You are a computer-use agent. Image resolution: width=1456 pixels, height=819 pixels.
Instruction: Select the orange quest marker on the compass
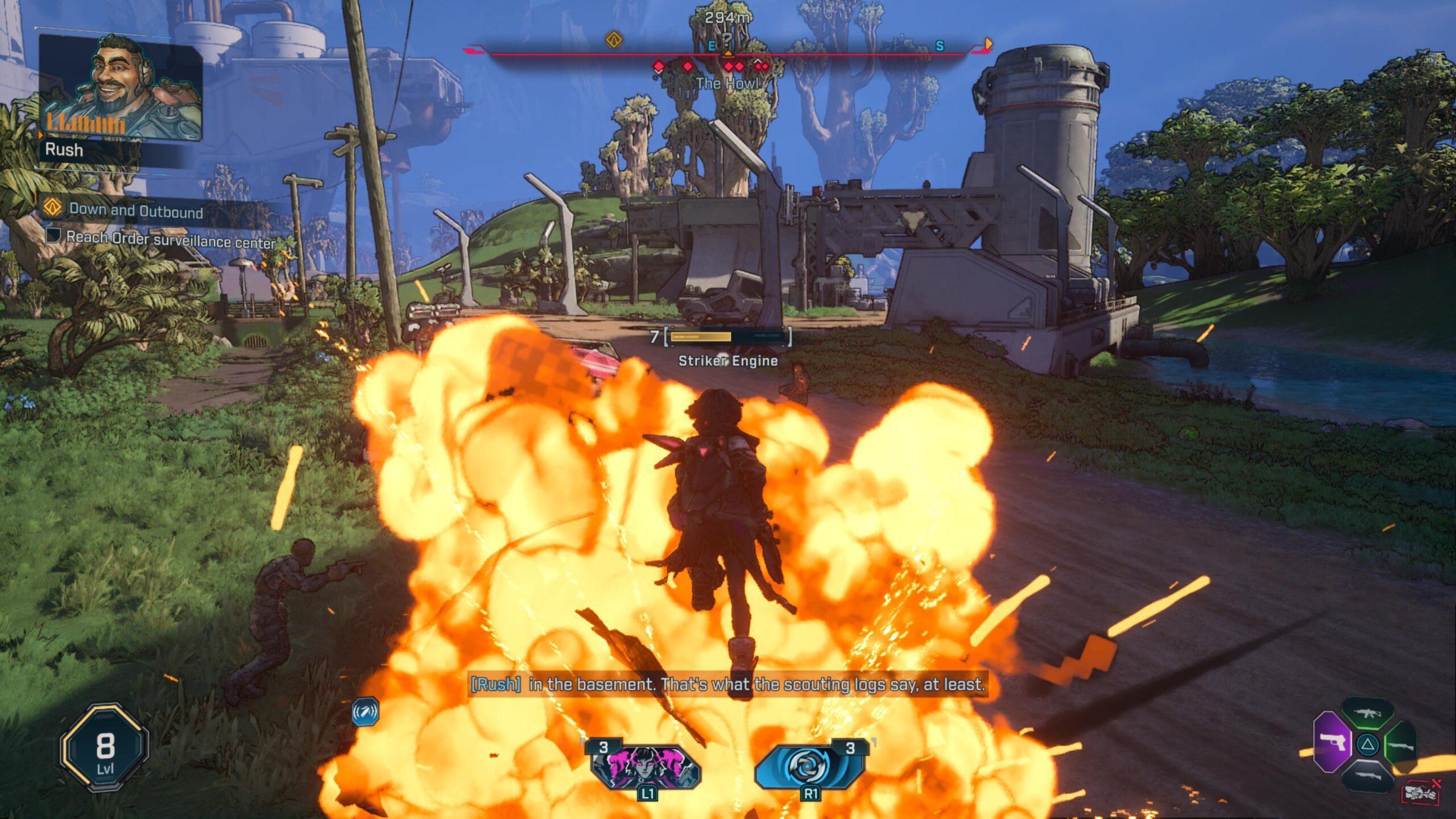pos(613,40)
